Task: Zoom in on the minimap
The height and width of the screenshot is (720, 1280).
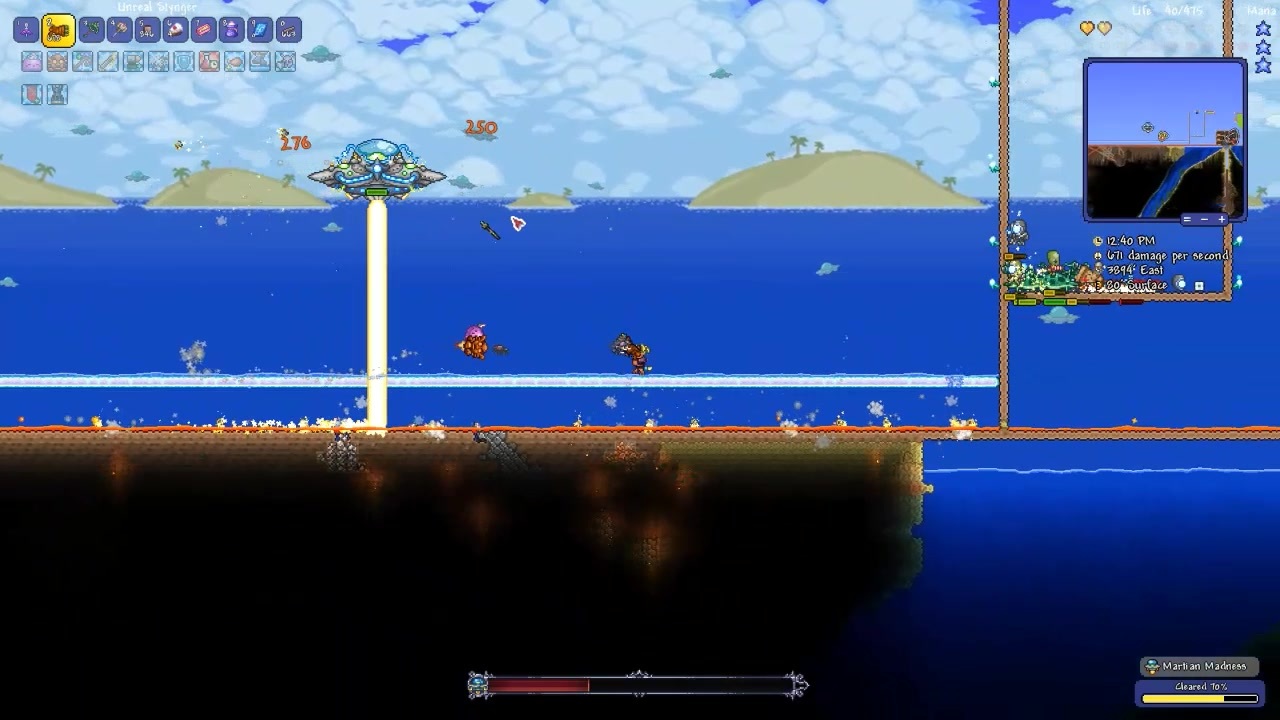Action: point(1222,219)
